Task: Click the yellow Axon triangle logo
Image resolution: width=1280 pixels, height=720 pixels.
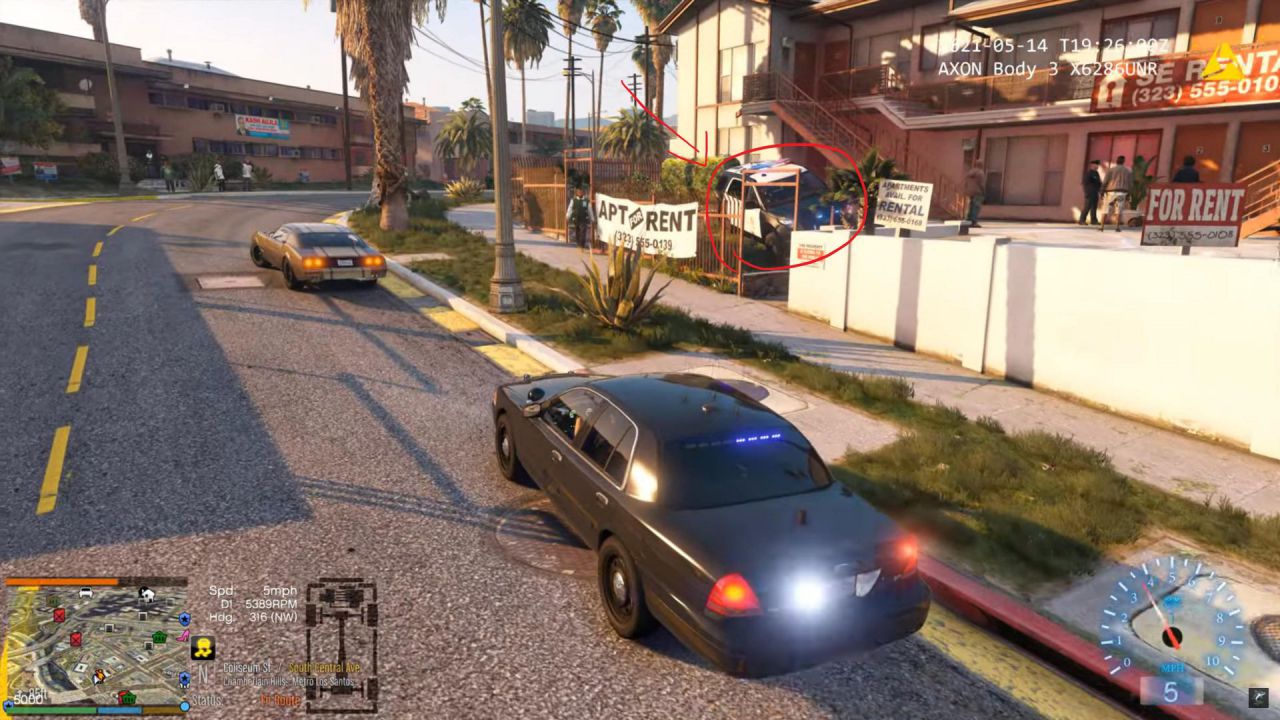Action: pos(1221,63)
